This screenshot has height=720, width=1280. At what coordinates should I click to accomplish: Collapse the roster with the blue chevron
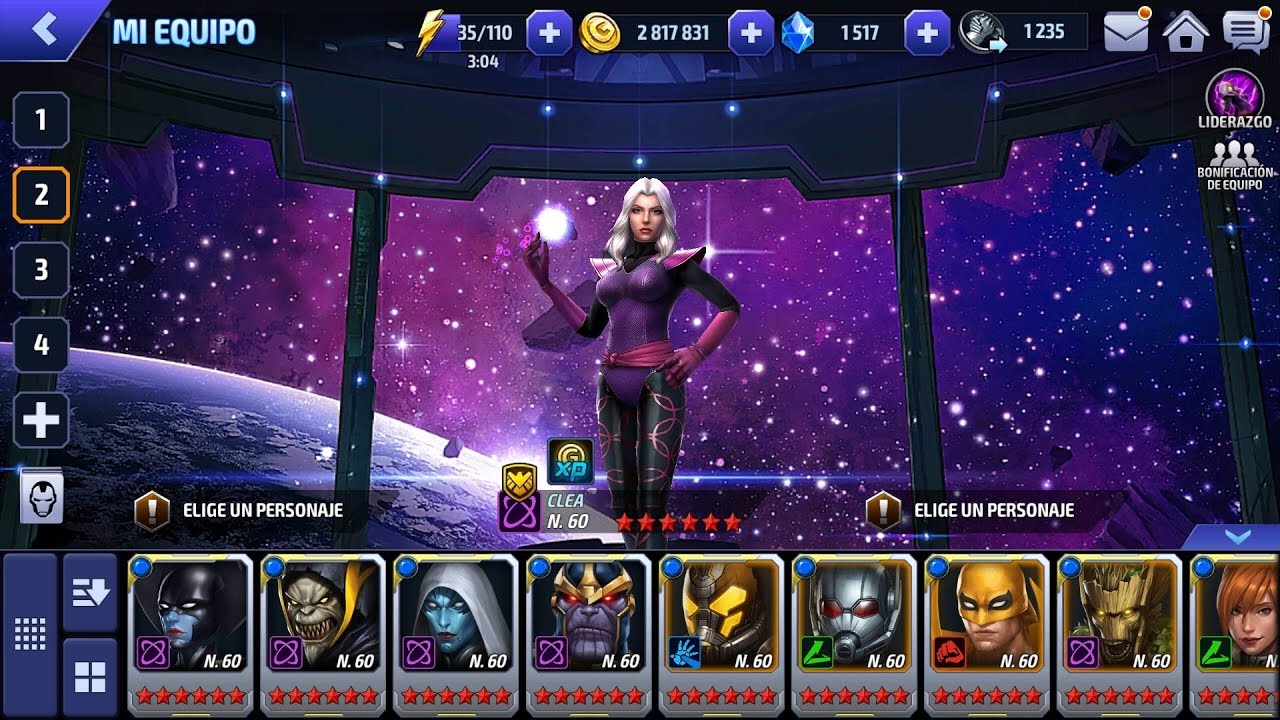coord(1237,537)
